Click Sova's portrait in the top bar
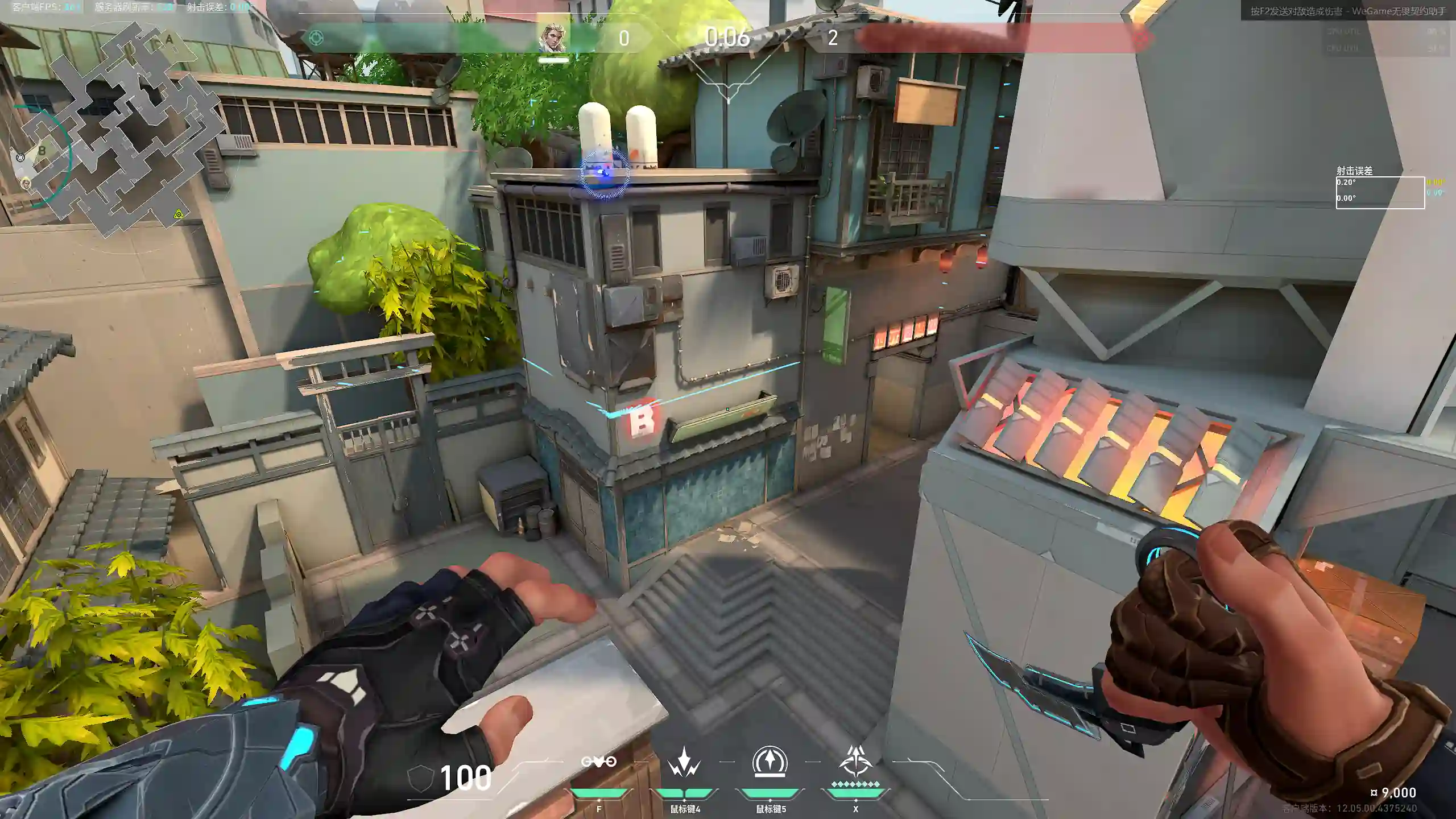1456x819 pixels. point(552,38)
